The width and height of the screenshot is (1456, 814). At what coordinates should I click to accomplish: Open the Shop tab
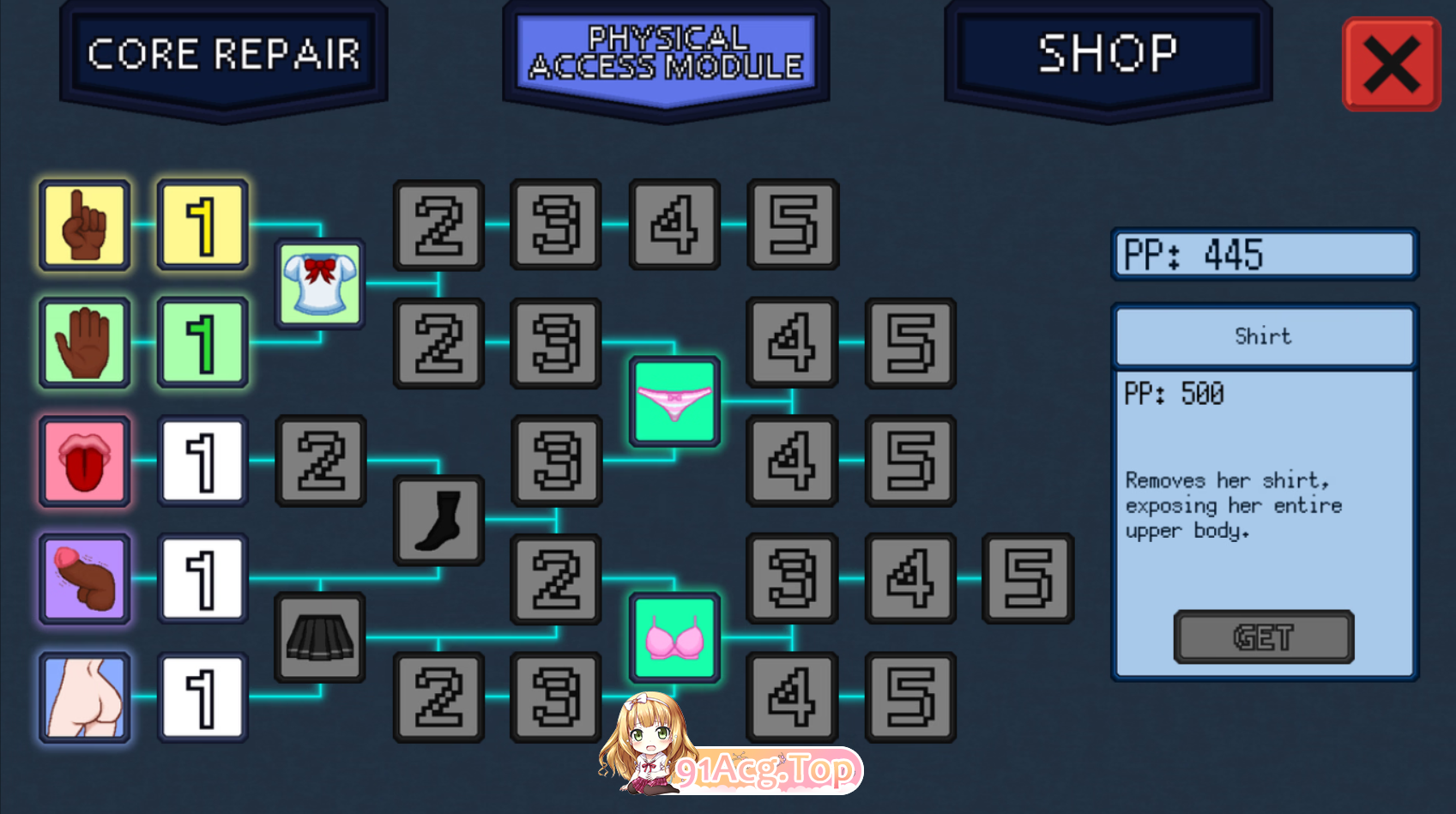coord(1108,53)
